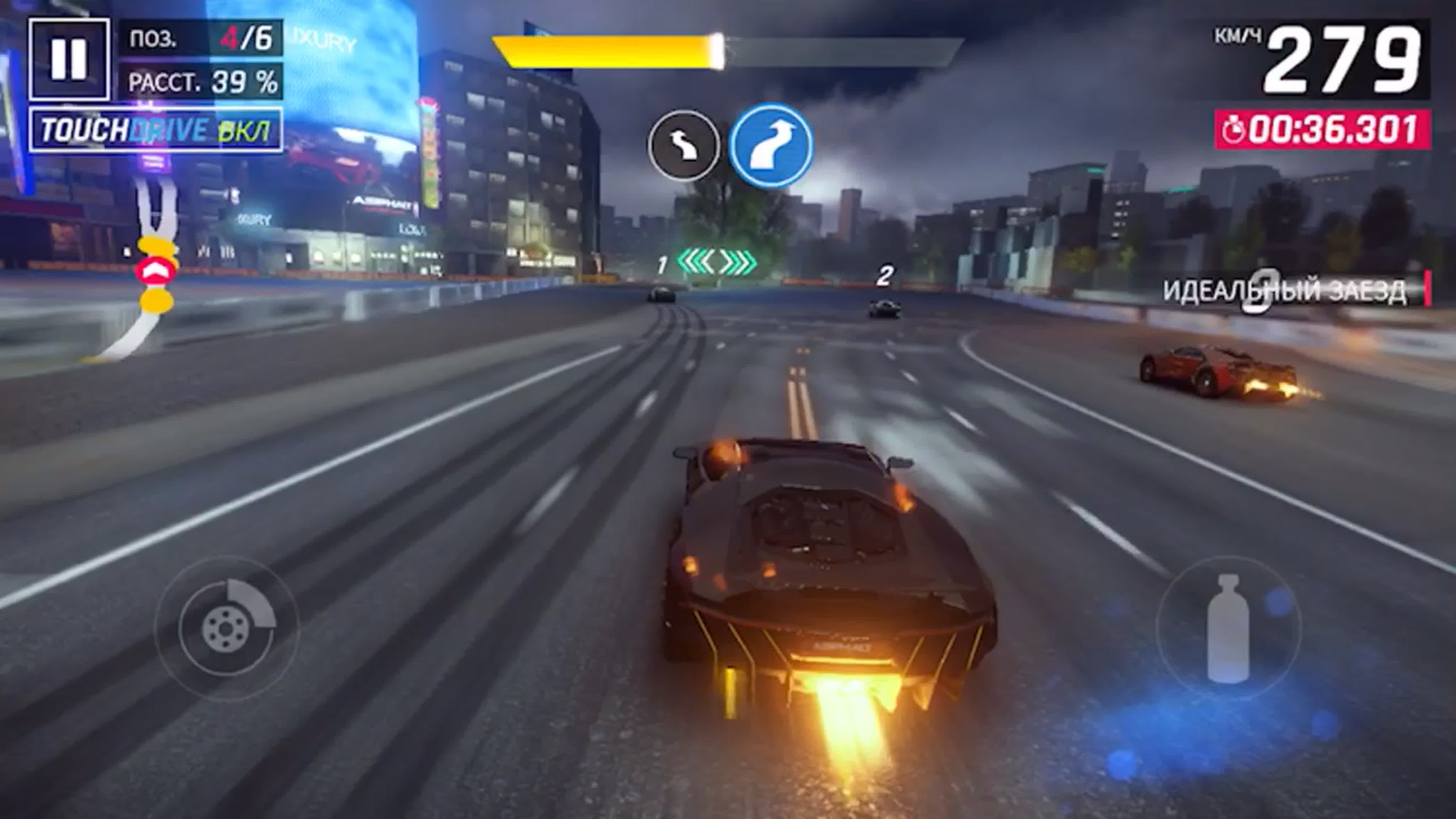Tap the brake drift disc button
Image resolution: width=1456 pixels, height=819 pixels.
(227, 628)
